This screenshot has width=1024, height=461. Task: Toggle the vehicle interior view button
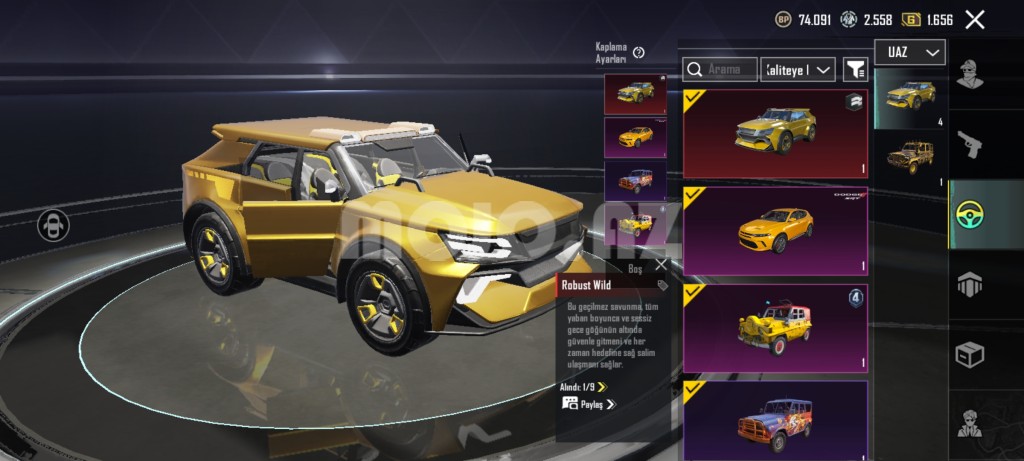53,225
